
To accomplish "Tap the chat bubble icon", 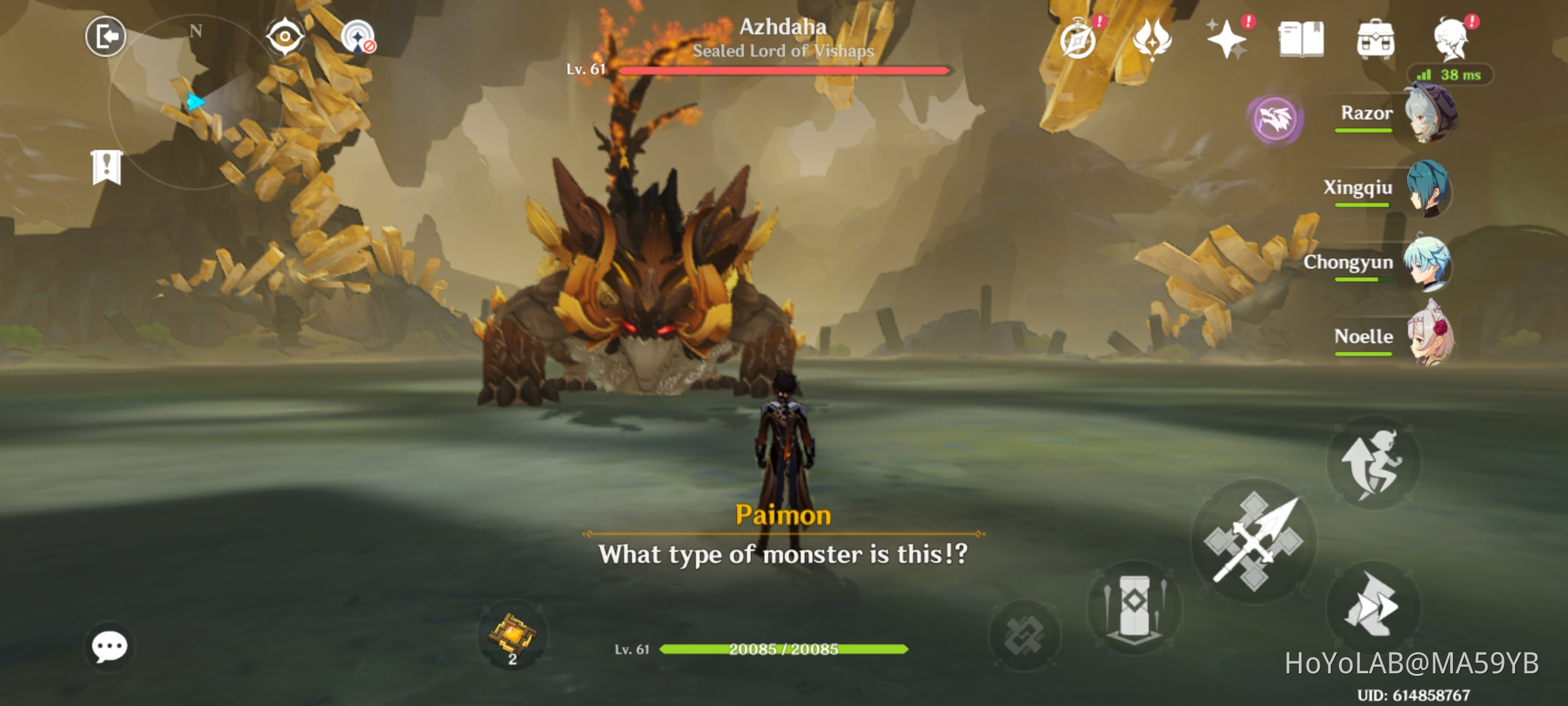I will click(110, 646).
